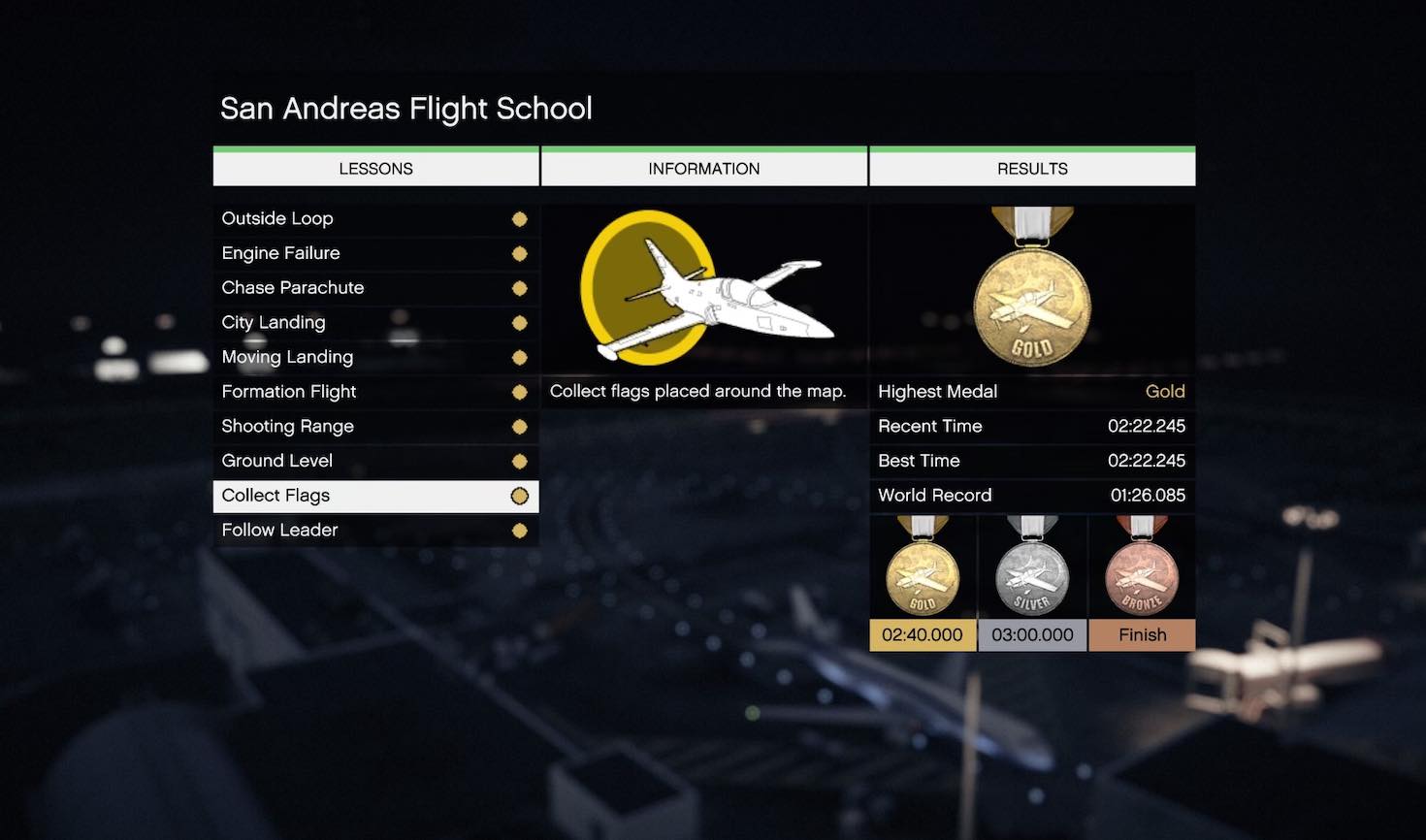Click the medal indicator next to Collect Flags

coord(520,496)
